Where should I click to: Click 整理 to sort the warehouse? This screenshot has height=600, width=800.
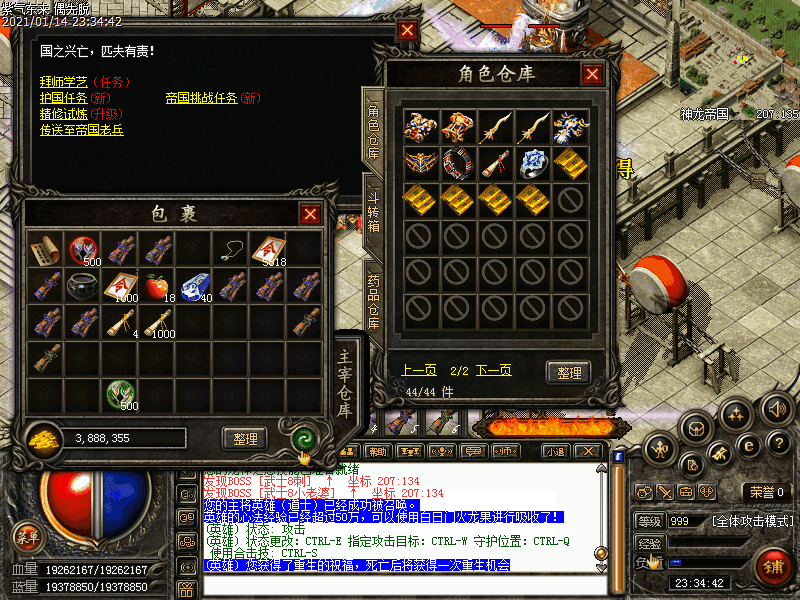click(x=568, y=372)
